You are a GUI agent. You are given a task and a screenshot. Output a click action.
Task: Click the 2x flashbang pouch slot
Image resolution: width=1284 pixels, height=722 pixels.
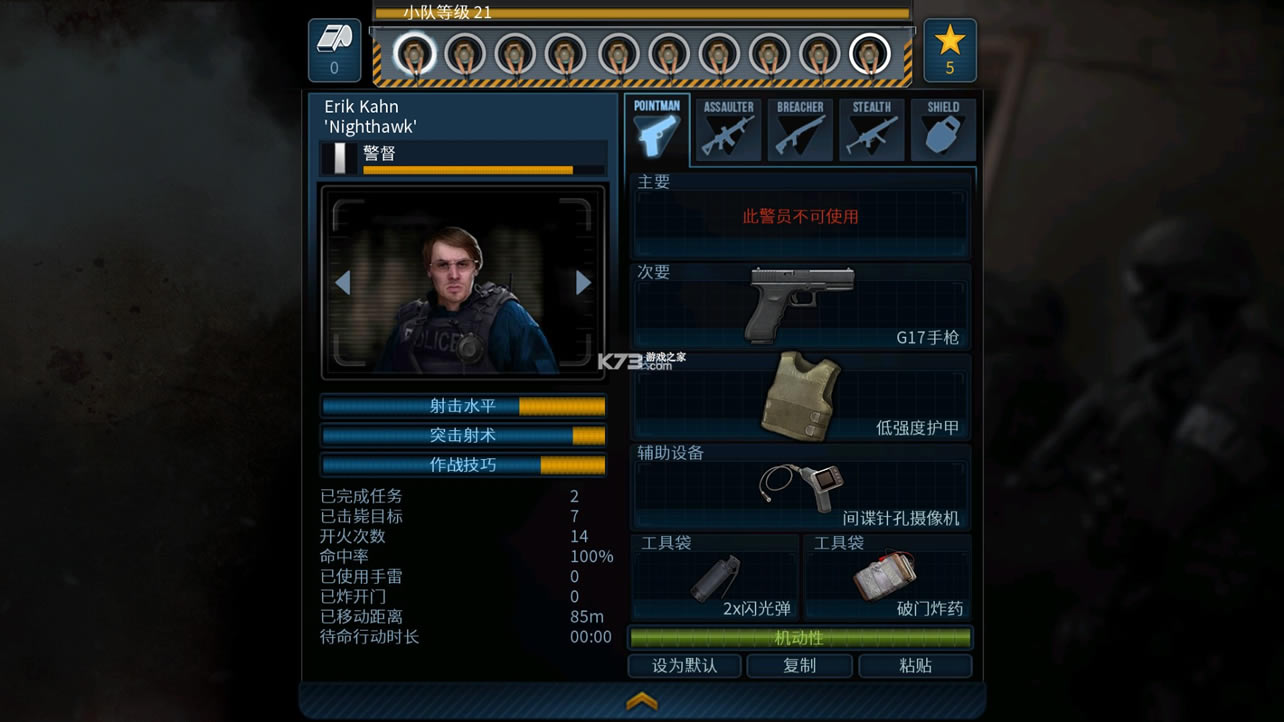[x=716, y=578]
